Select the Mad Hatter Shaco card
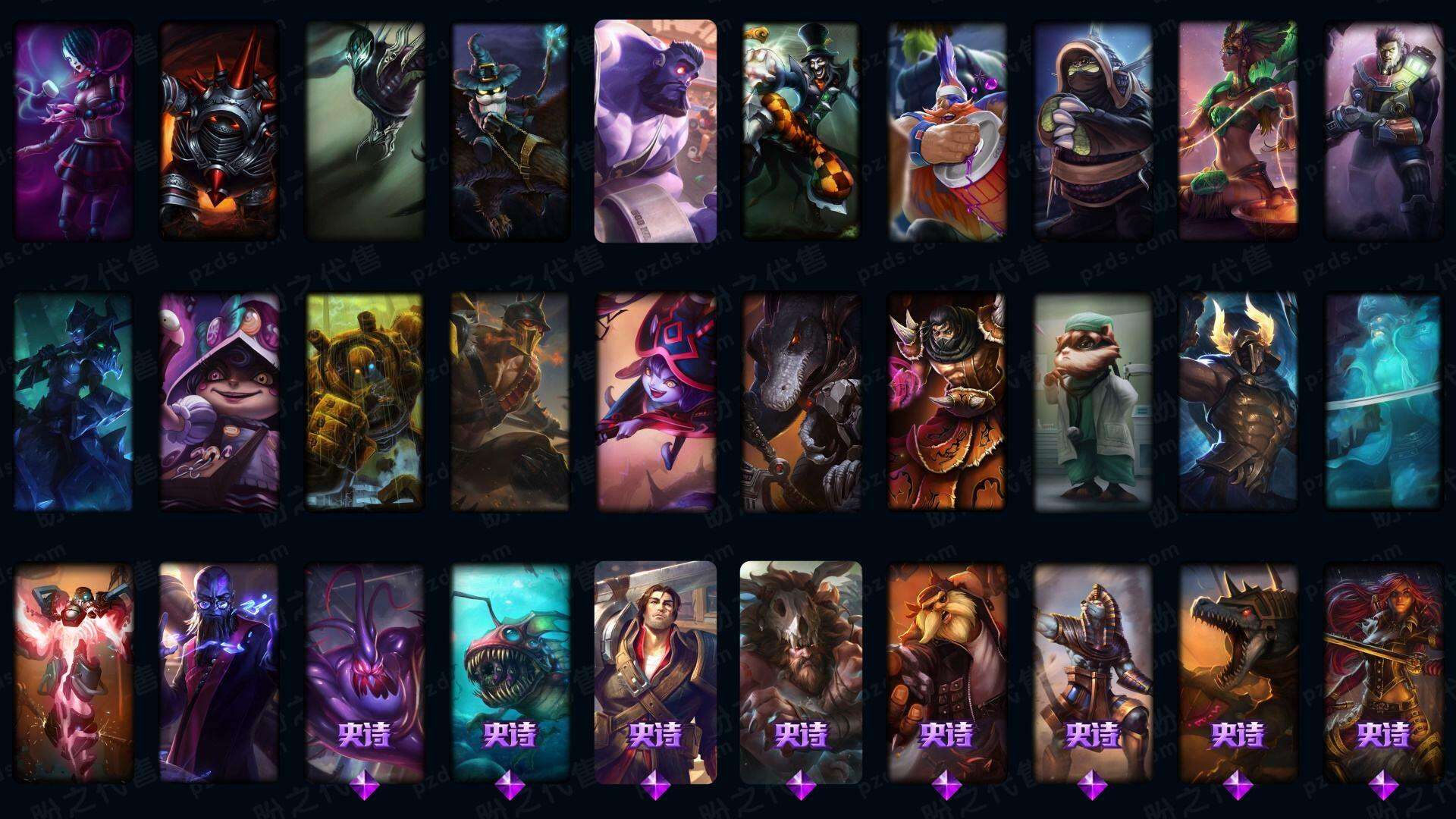The image size is (1456, 819). click(801, 130)
